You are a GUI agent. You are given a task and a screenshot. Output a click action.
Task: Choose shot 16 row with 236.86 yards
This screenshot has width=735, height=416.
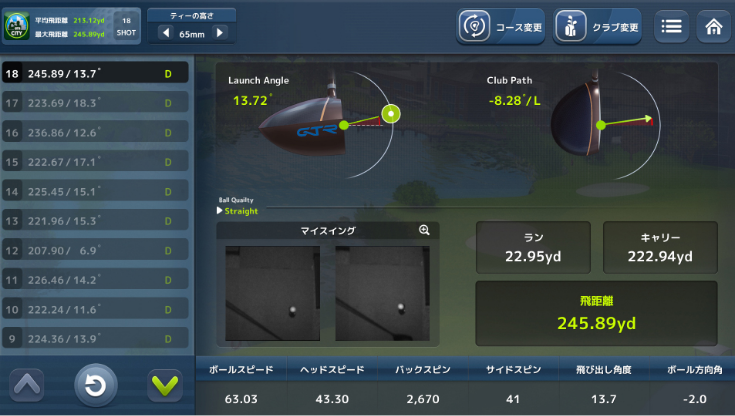(94, 132)
